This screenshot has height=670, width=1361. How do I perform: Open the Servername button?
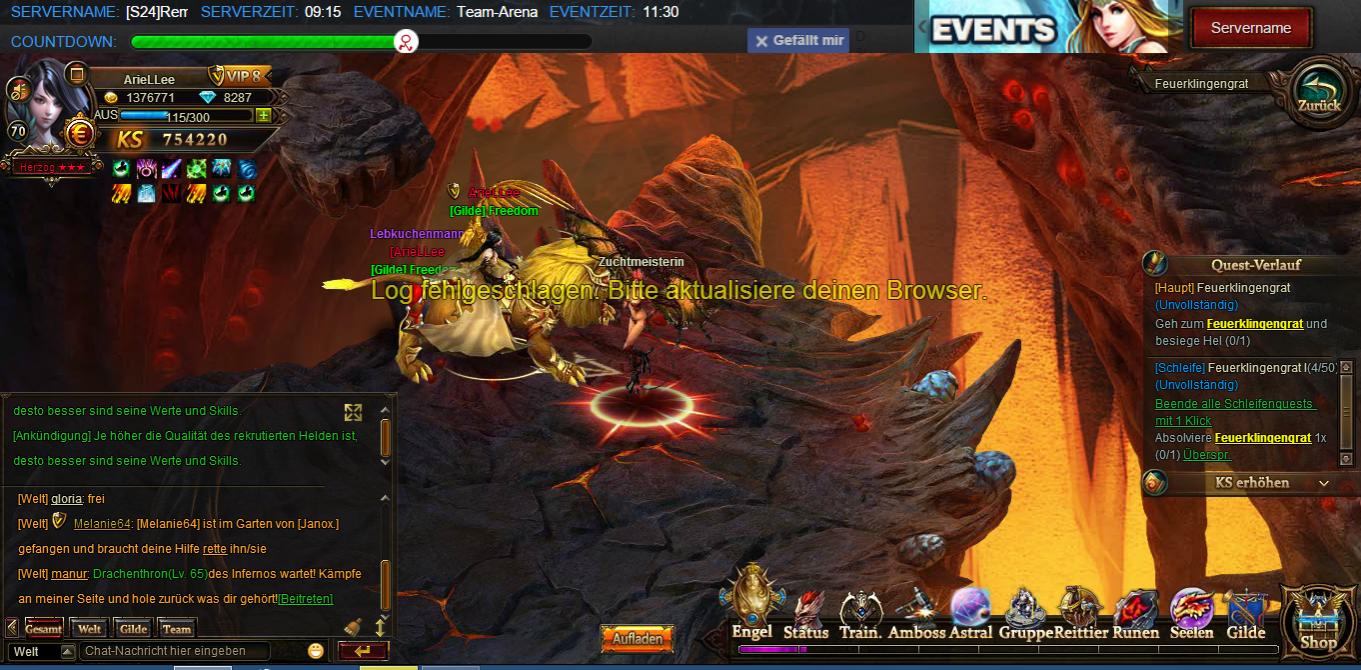pos(1250,28)
